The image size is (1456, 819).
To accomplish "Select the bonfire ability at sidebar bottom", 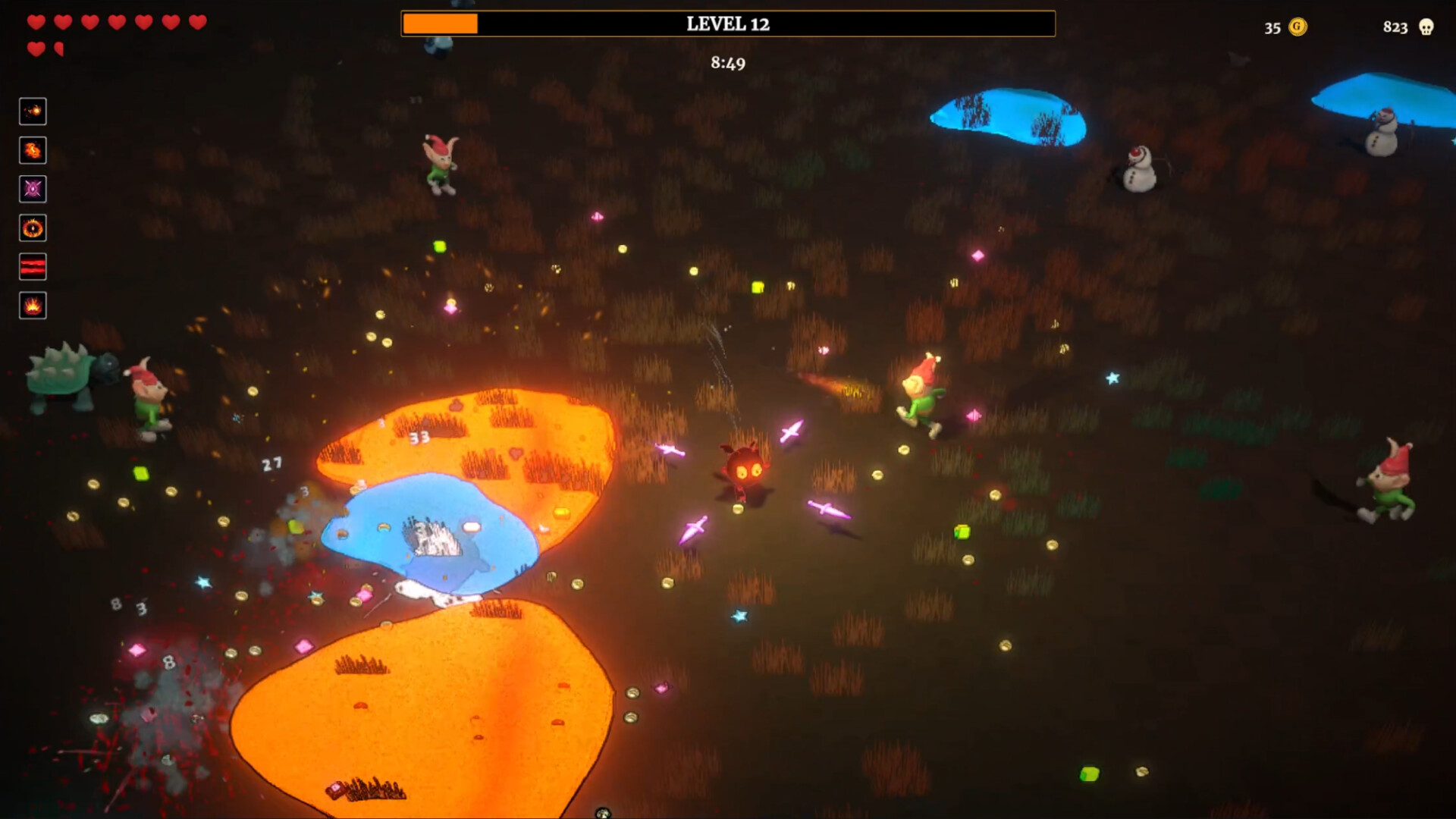I will (32, 306).
